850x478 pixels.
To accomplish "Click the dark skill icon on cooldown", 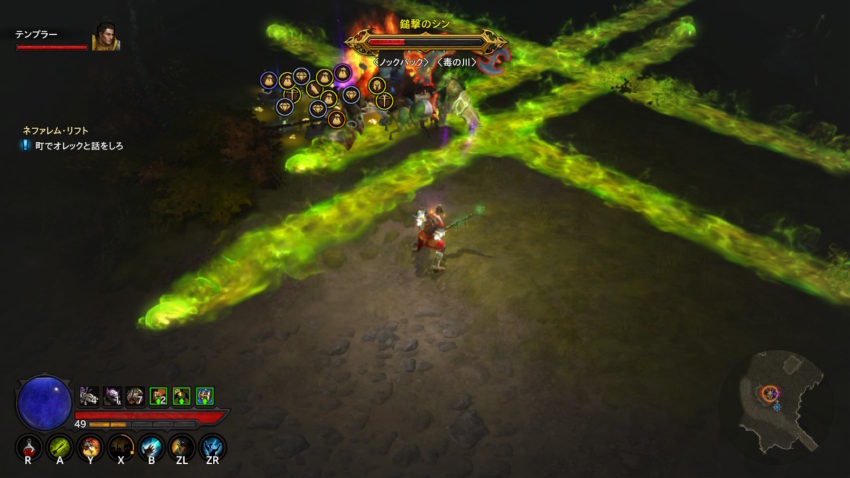I will coord(121,447).
